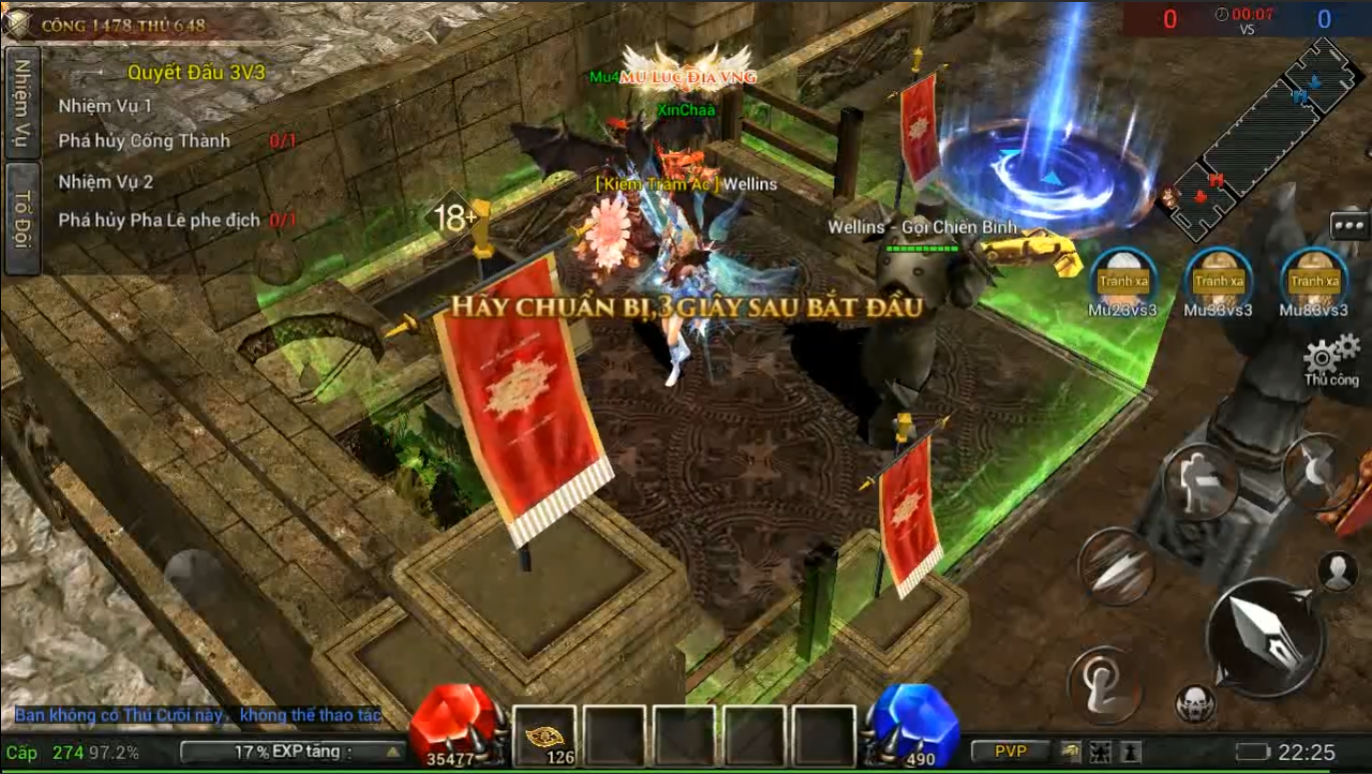
Task: Activate the triple blade slash skill
Action: coord(1117,567)
